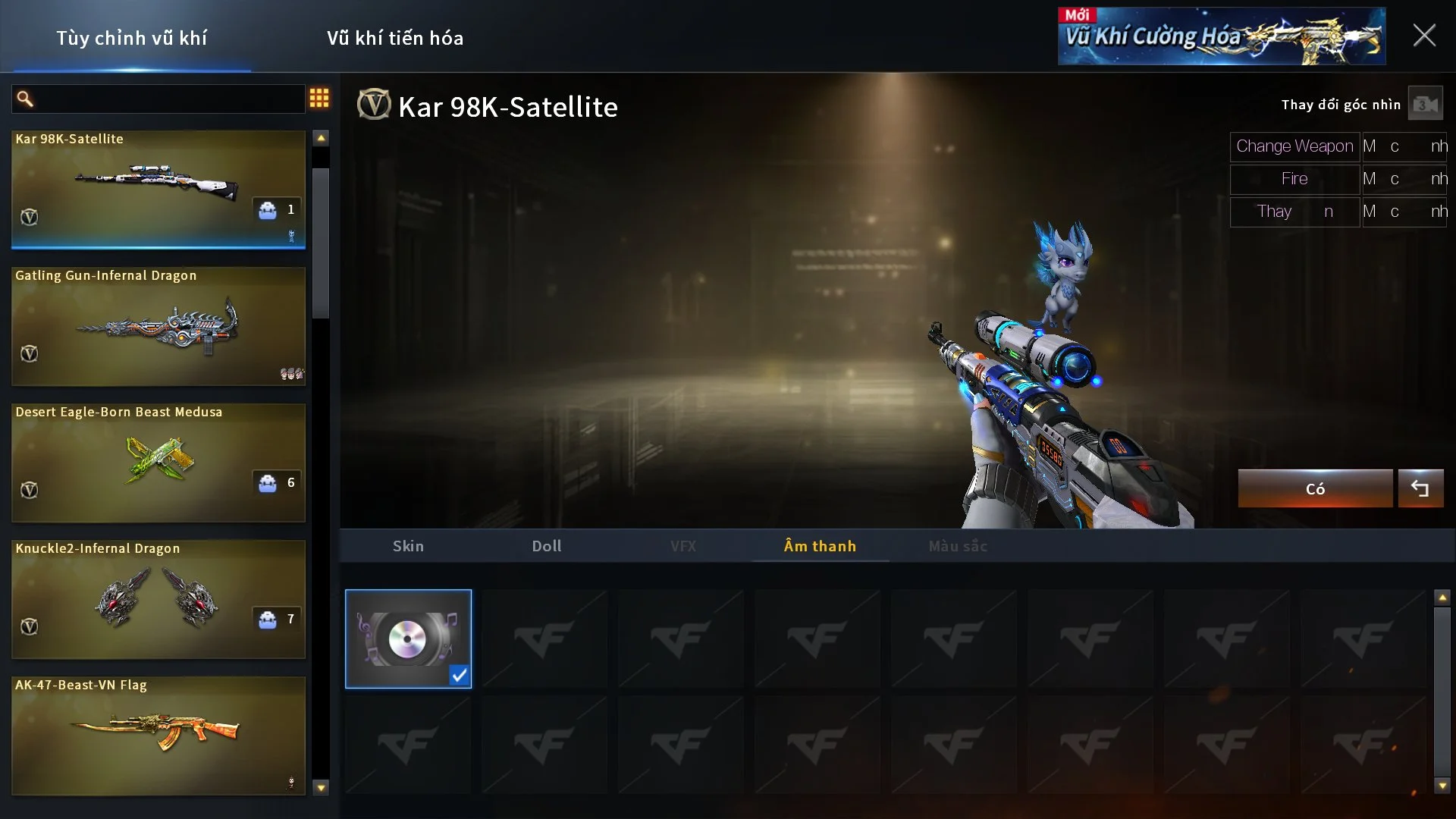The height and width of the screenshot is (819, 1456).
Task: Select the Change Weapon action row
Action: pyautogui.click(x=1294, y=146)
